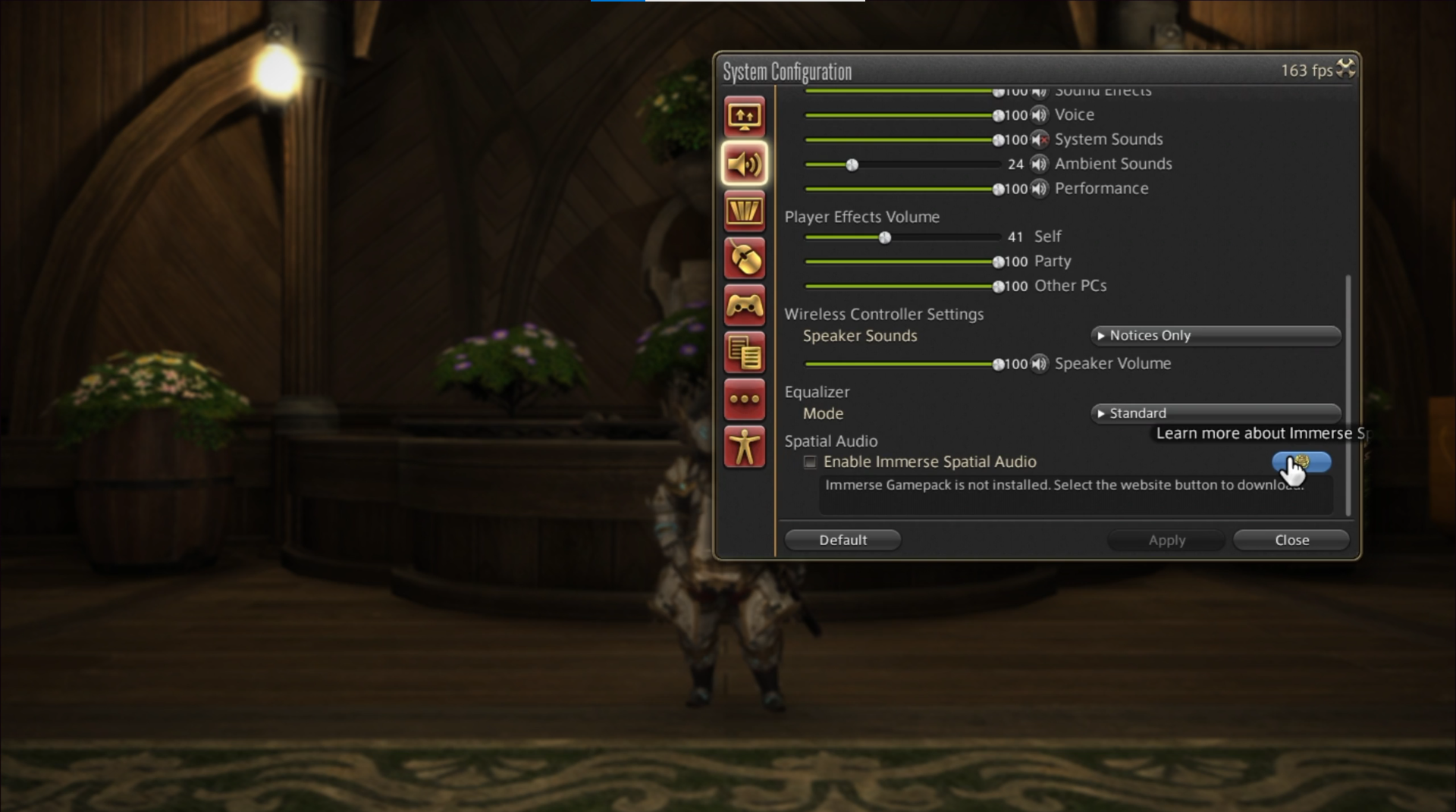The width and height of the screenshot is (1456, 812).
Task: Open the Gamepad Settings tab
Action: pos(744,306)
